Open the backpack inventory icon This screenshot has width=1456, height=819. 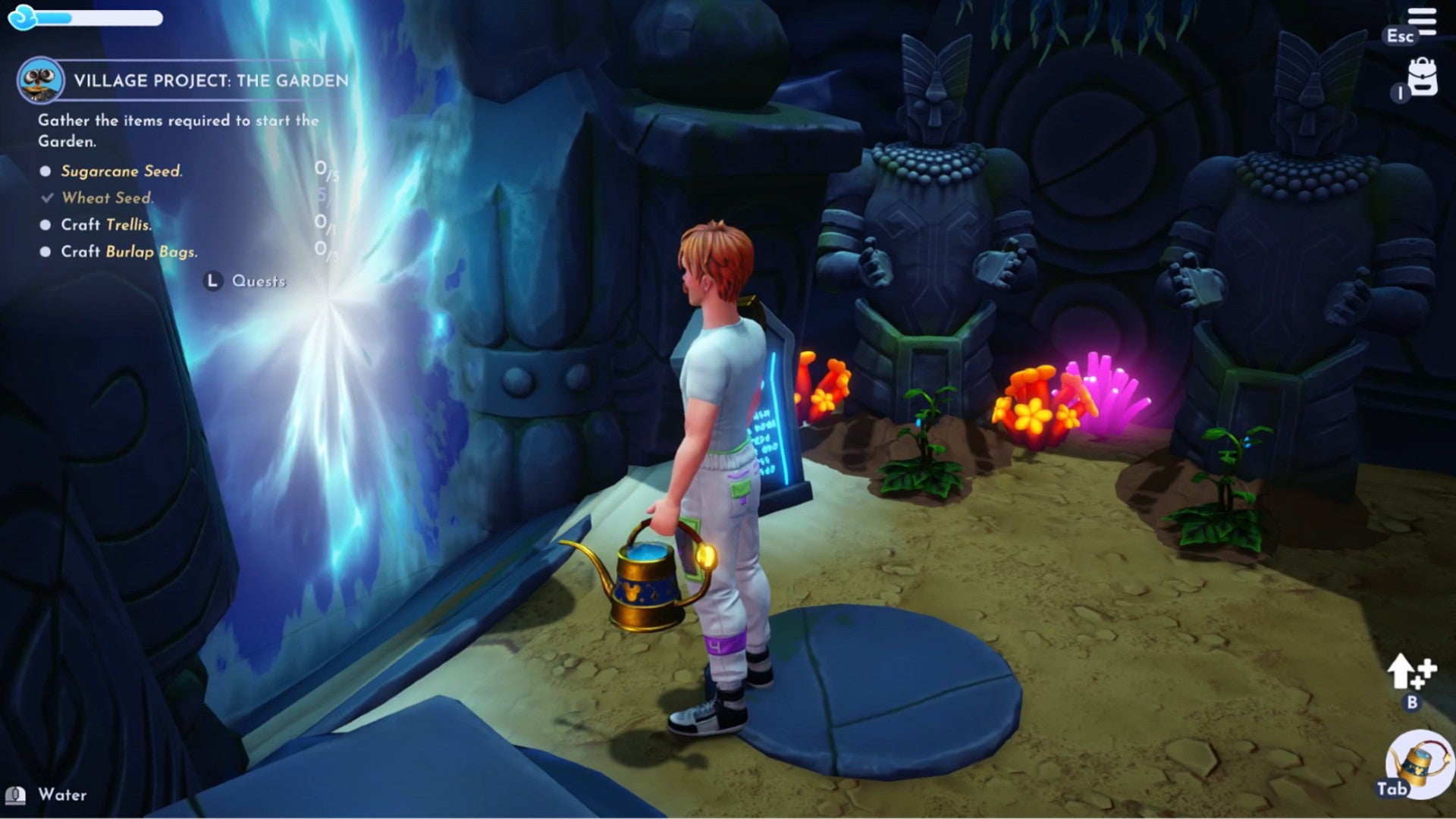[1423, 76]
